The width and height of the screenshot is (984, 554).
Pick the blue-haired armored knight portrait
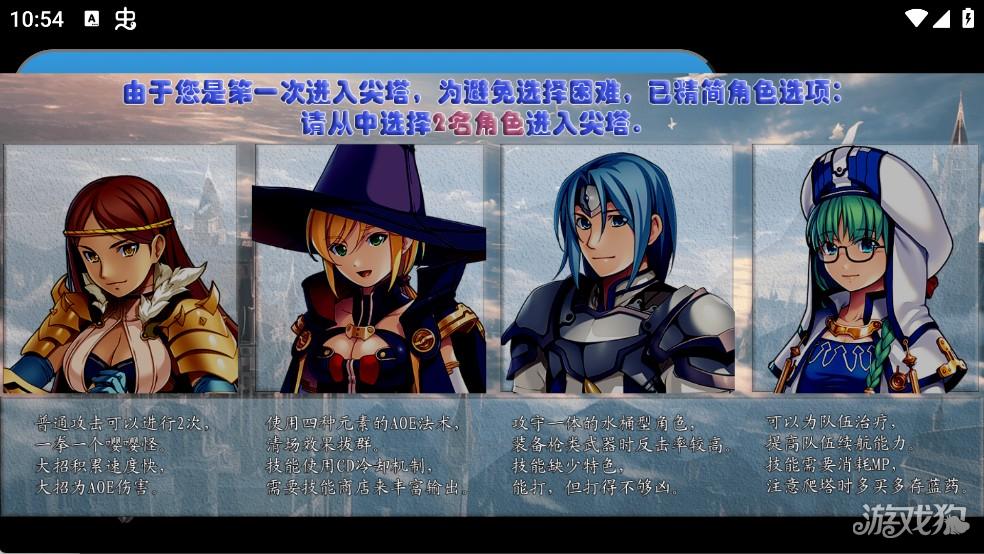click(617, 268)
